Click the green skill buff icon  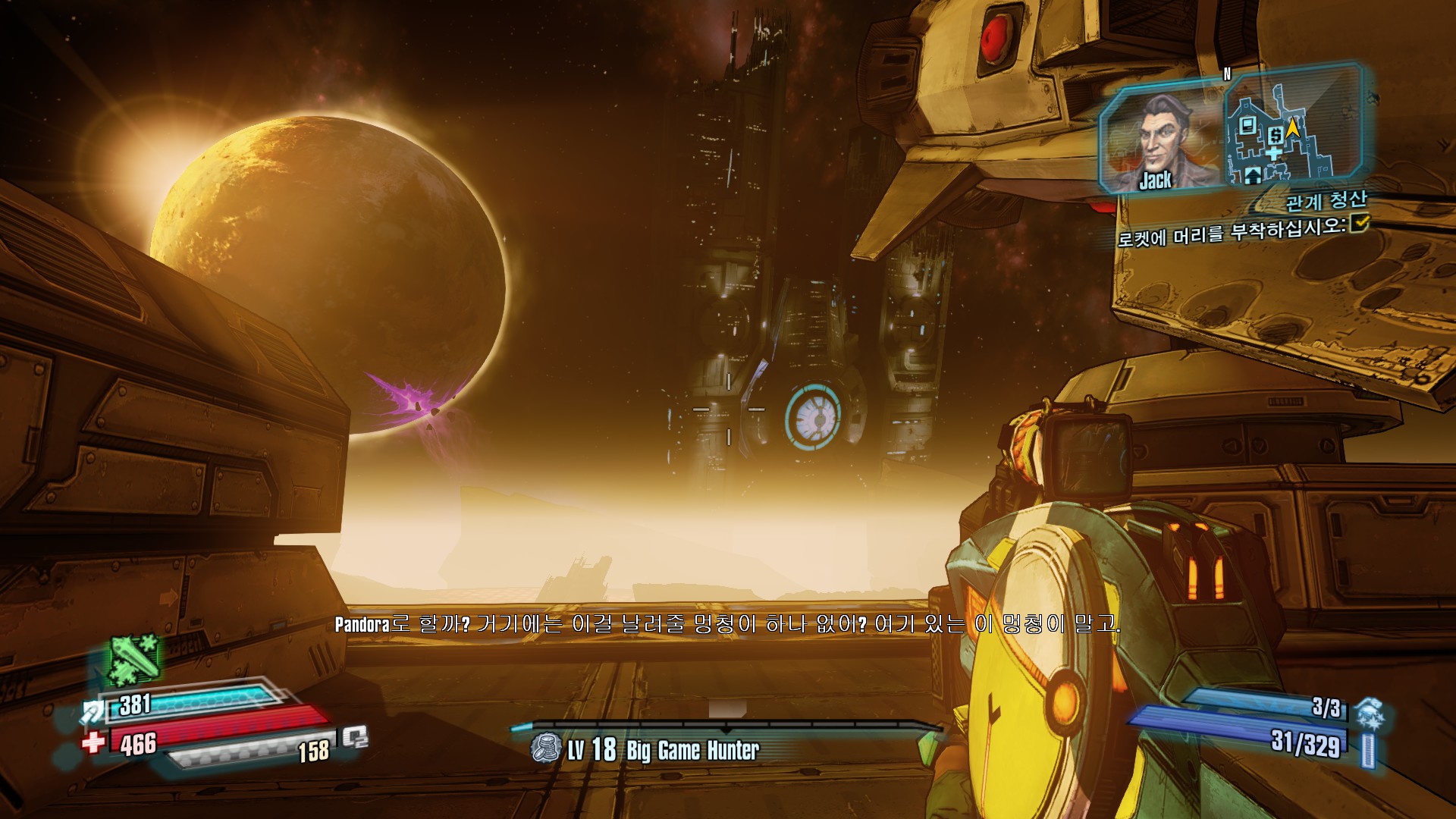133,658
